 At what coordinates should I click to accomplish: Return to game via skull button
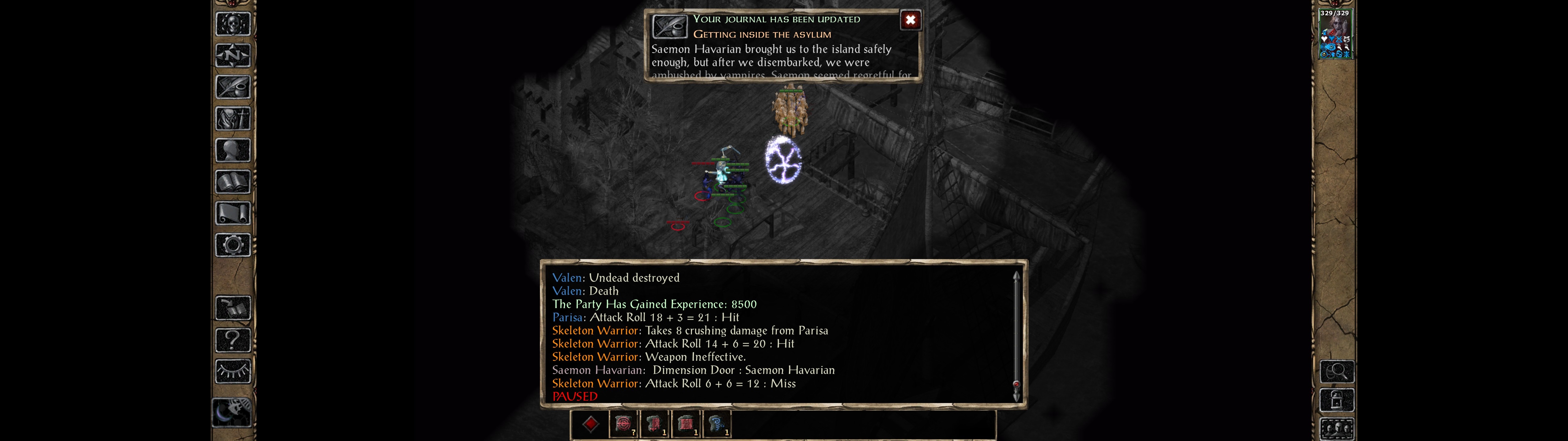[x=232, y=24]
